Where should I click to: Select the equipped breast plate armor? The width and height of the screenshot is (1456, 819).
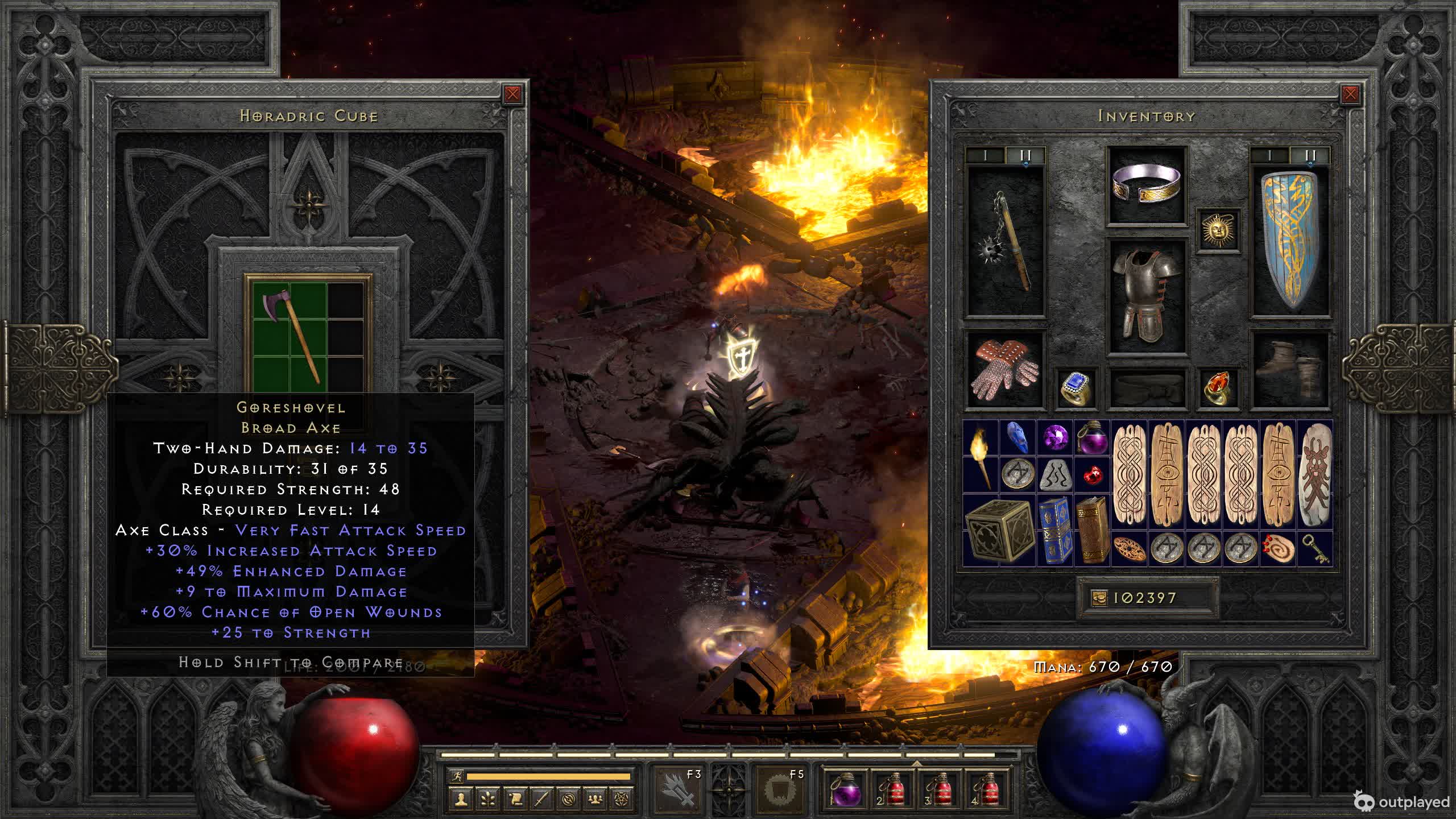pos(1147,296)
